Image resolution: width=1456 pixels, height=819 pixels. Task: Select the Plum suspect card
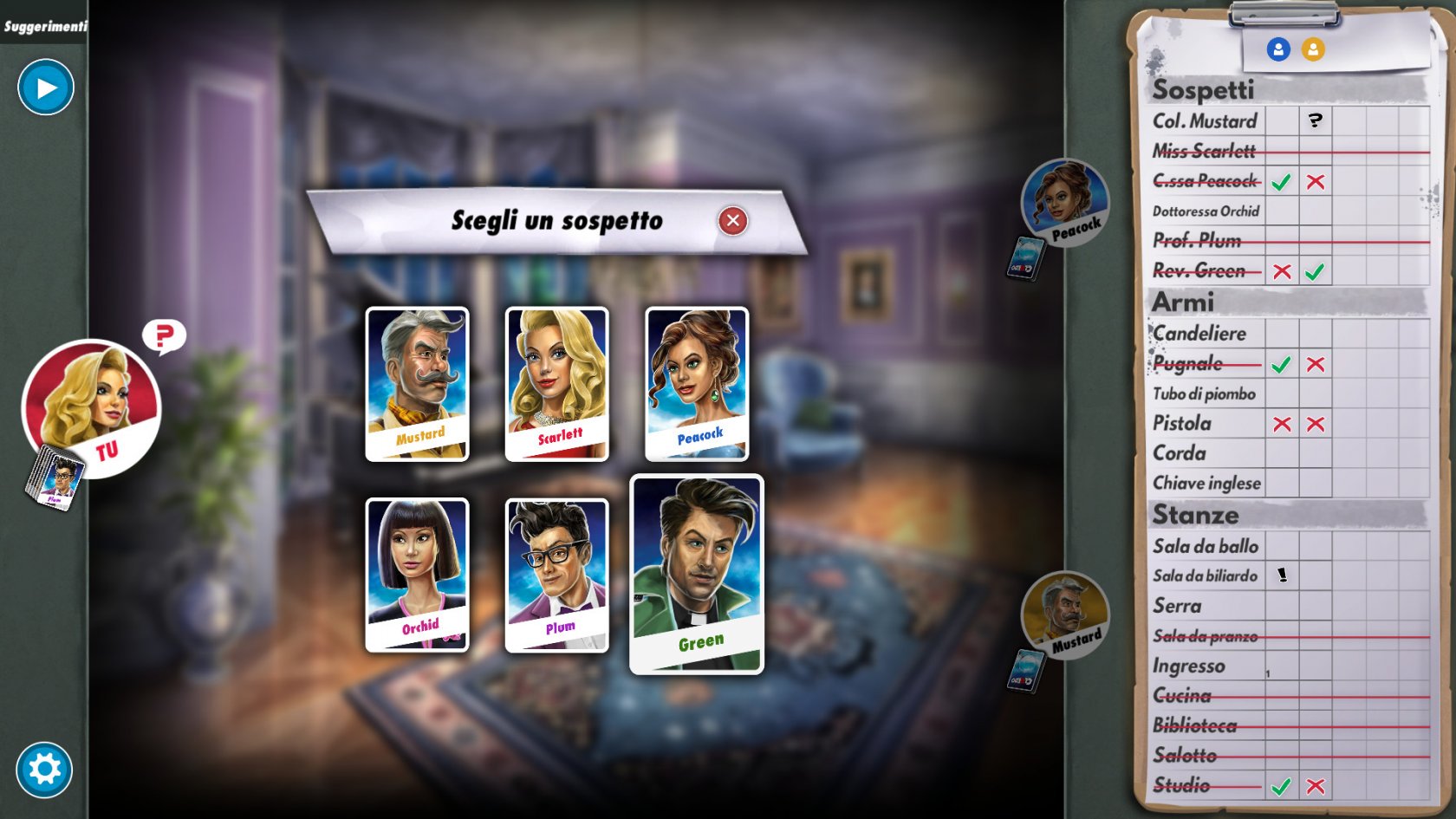[556, 574]
